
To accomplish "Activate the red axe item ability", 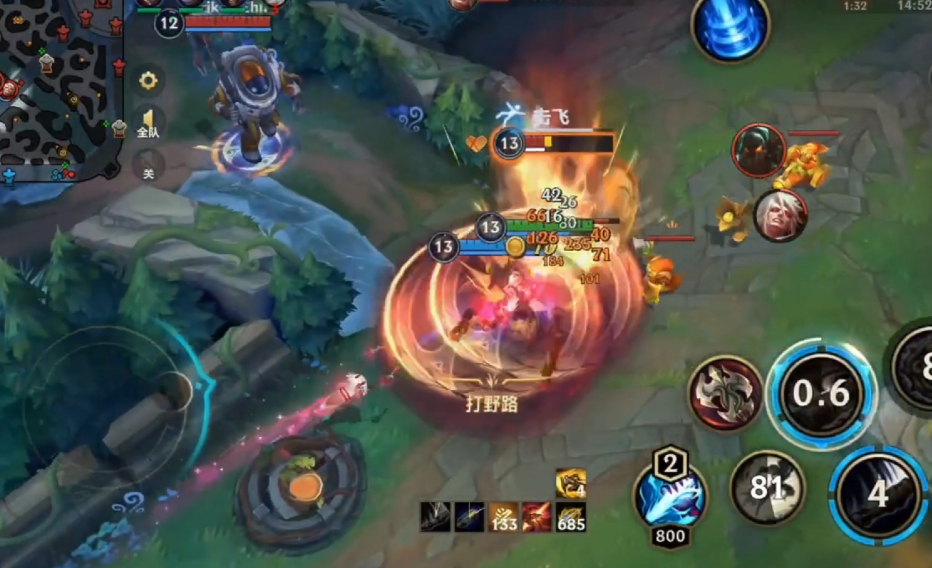I will click(725, 391).
